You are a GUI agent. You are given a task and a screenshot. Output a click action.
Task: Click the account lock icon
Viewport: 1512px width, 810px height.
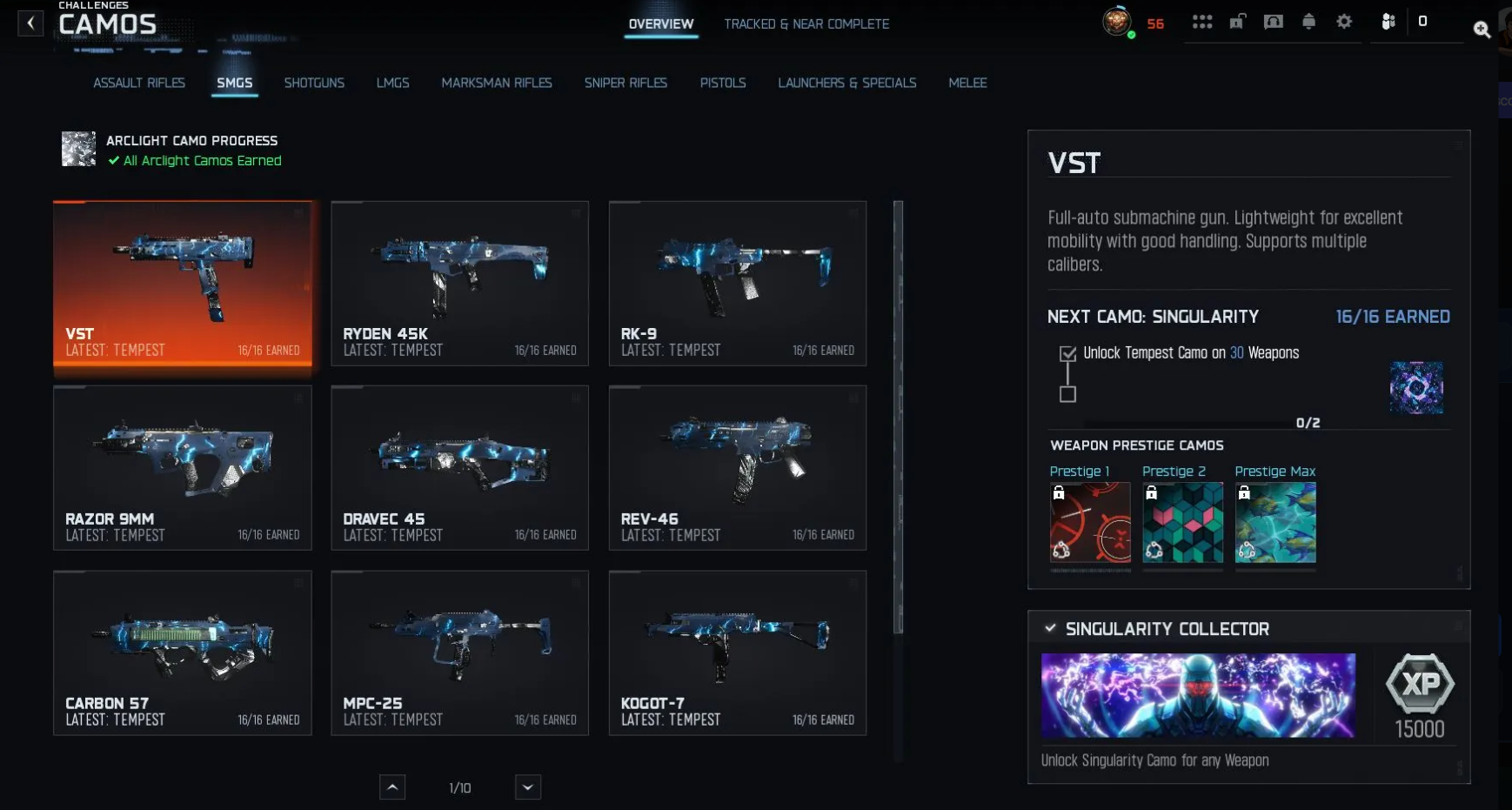point(1238,21)
